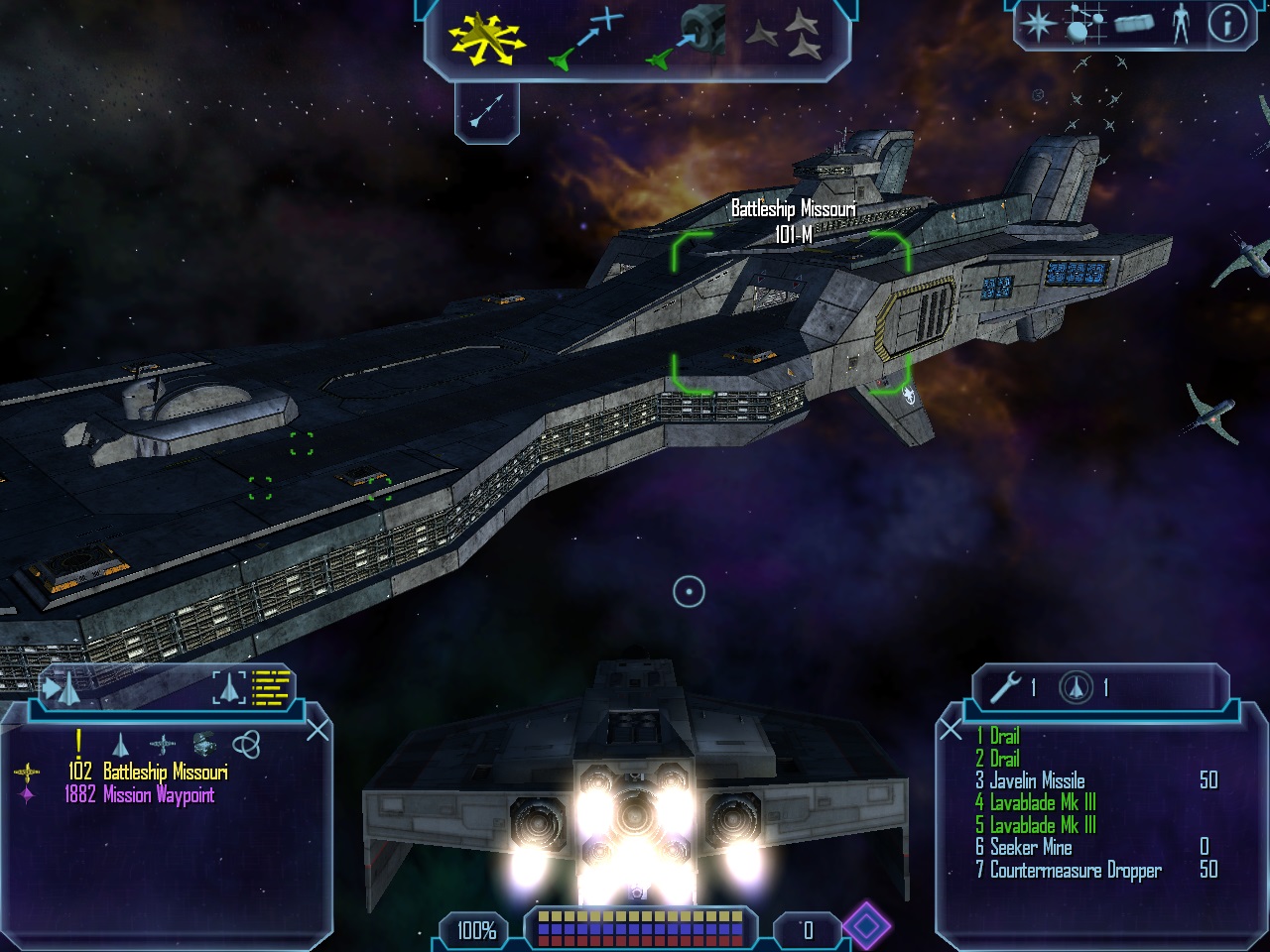The height and width of the screenshot is (952, 1270).
Task: Open the system network map icon
Action: coord(1084,23)
